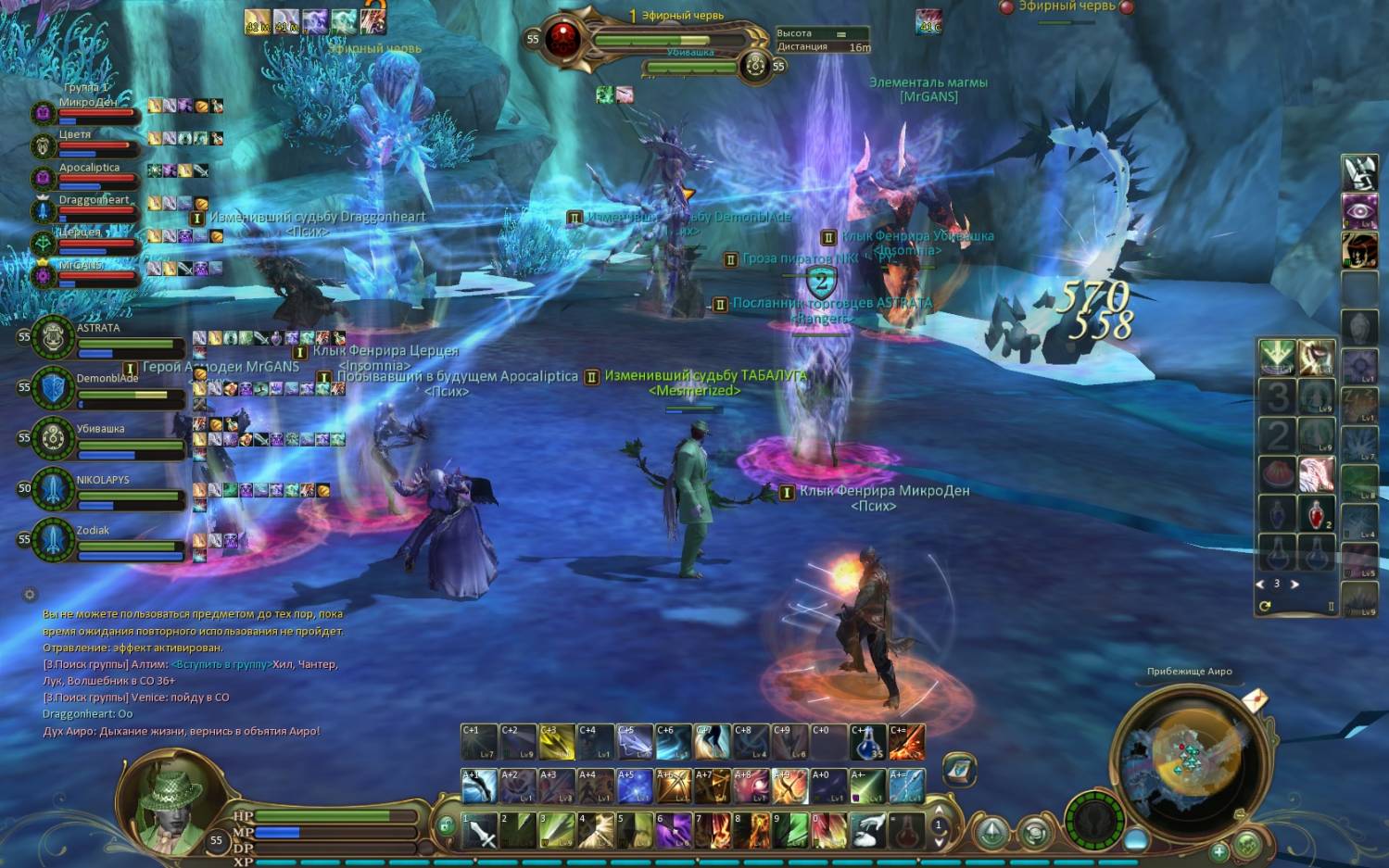Use the blue mana potion in slot C+-

coord(867,742)
